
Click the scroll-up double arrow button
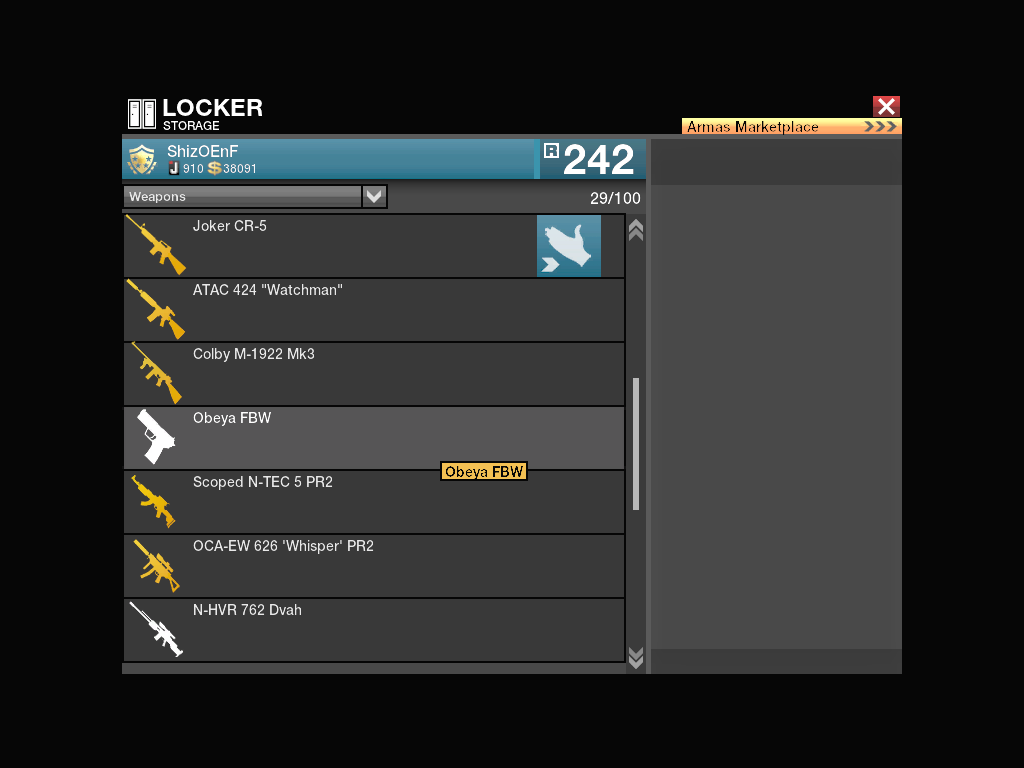635,230
